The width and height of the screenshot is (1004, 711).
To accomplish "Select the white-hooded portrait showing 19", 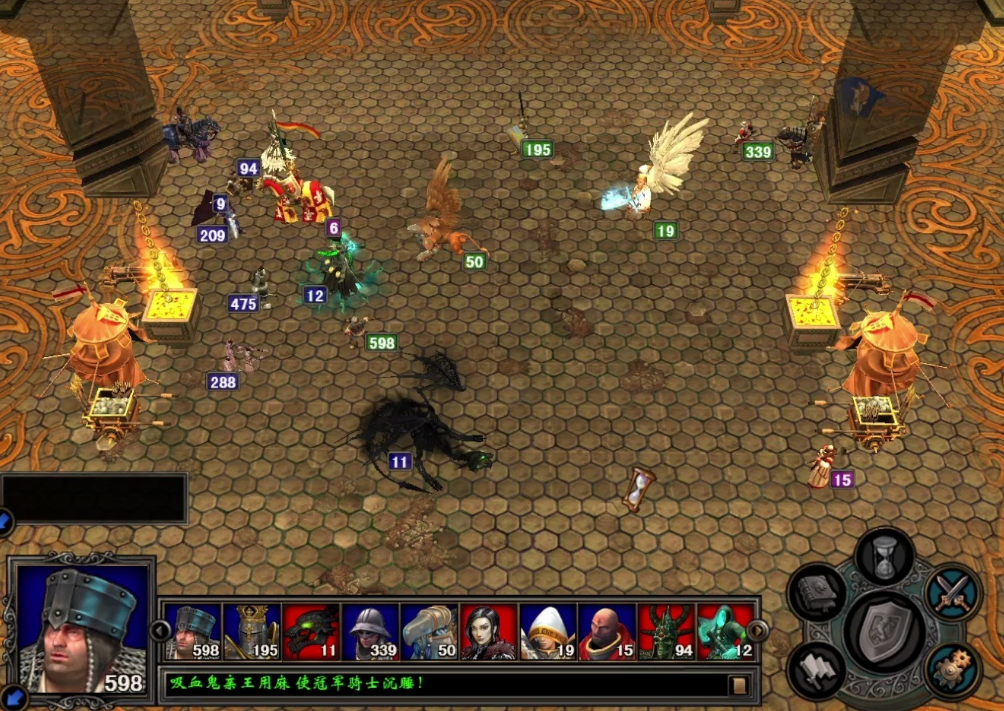I will 547,632.
